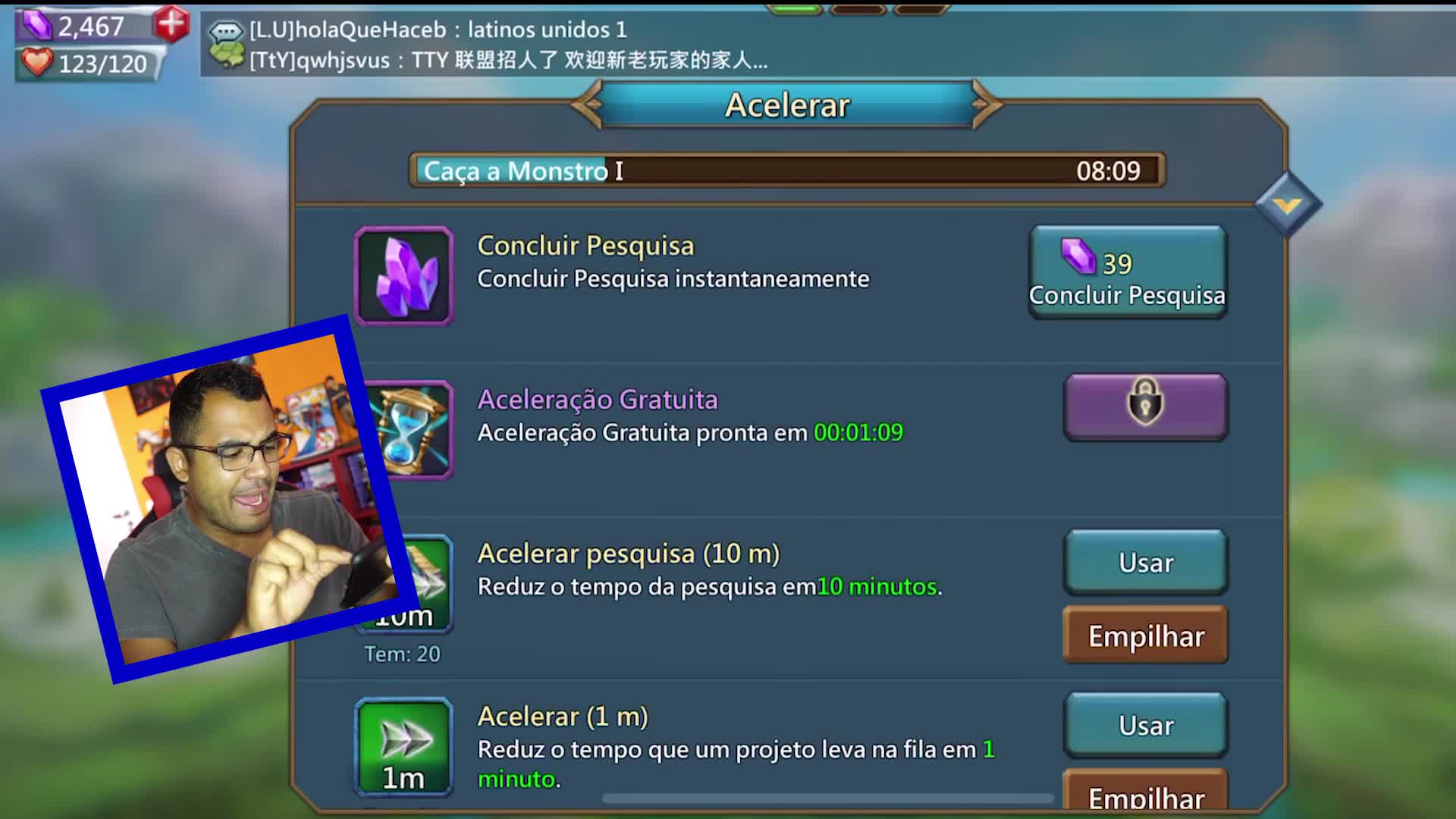
Task: Click the Caça a Monstro I progress bar
Action: point(787,171)
